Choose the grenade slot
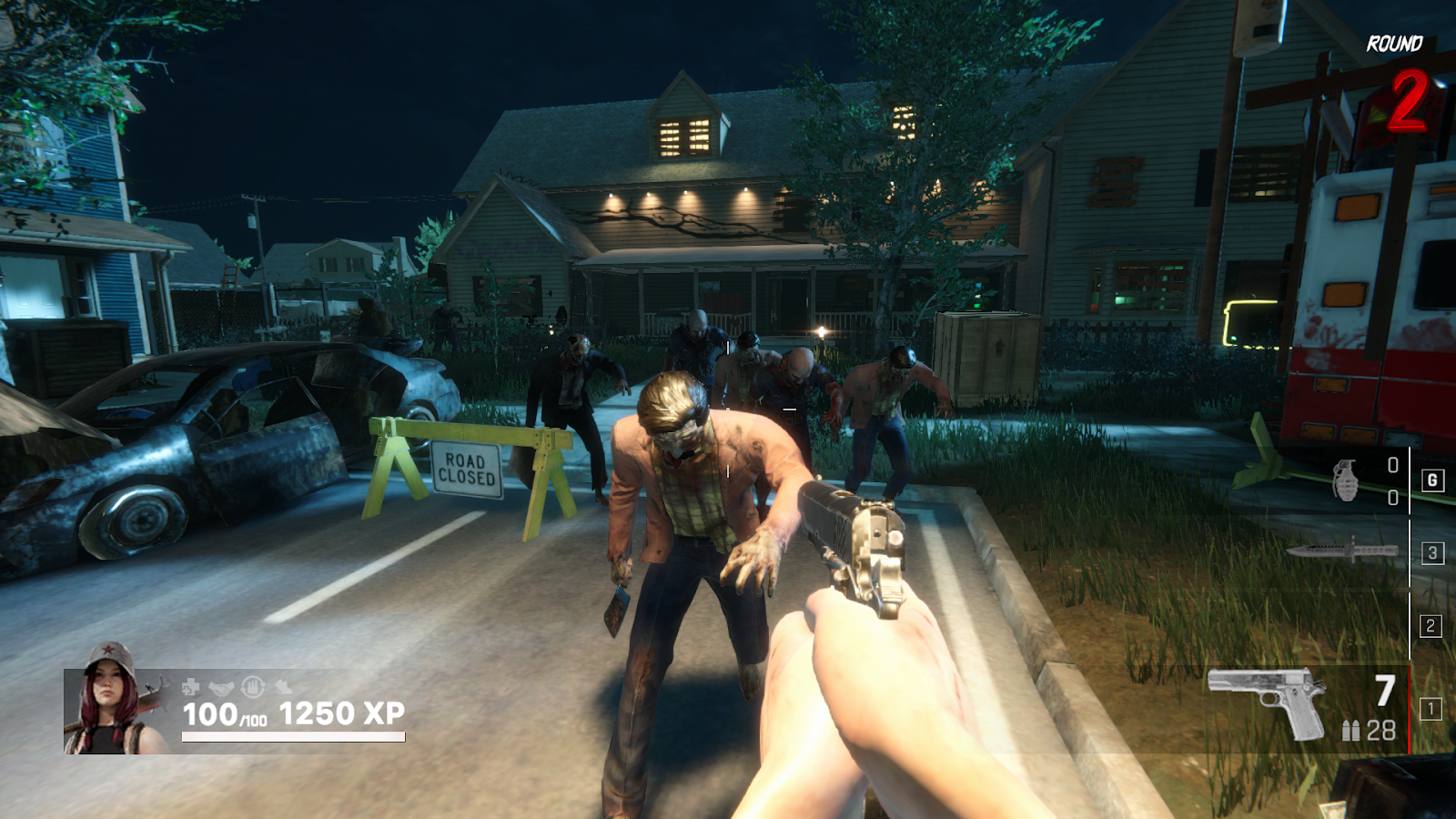The image size is (1456, 819). coord(1345,480)
